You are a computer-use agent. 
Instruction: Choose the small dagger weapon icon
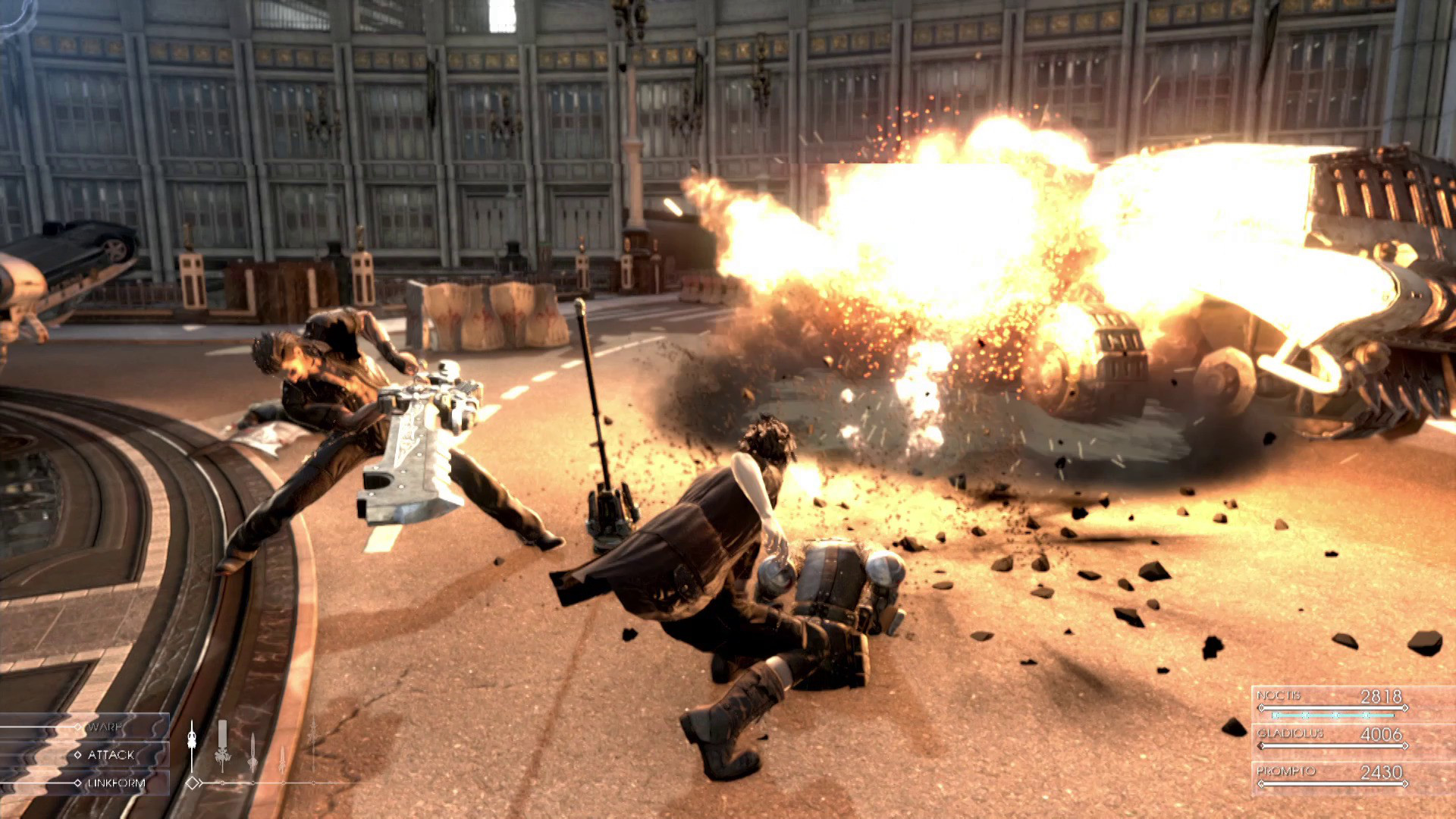[x=282, y=758]
